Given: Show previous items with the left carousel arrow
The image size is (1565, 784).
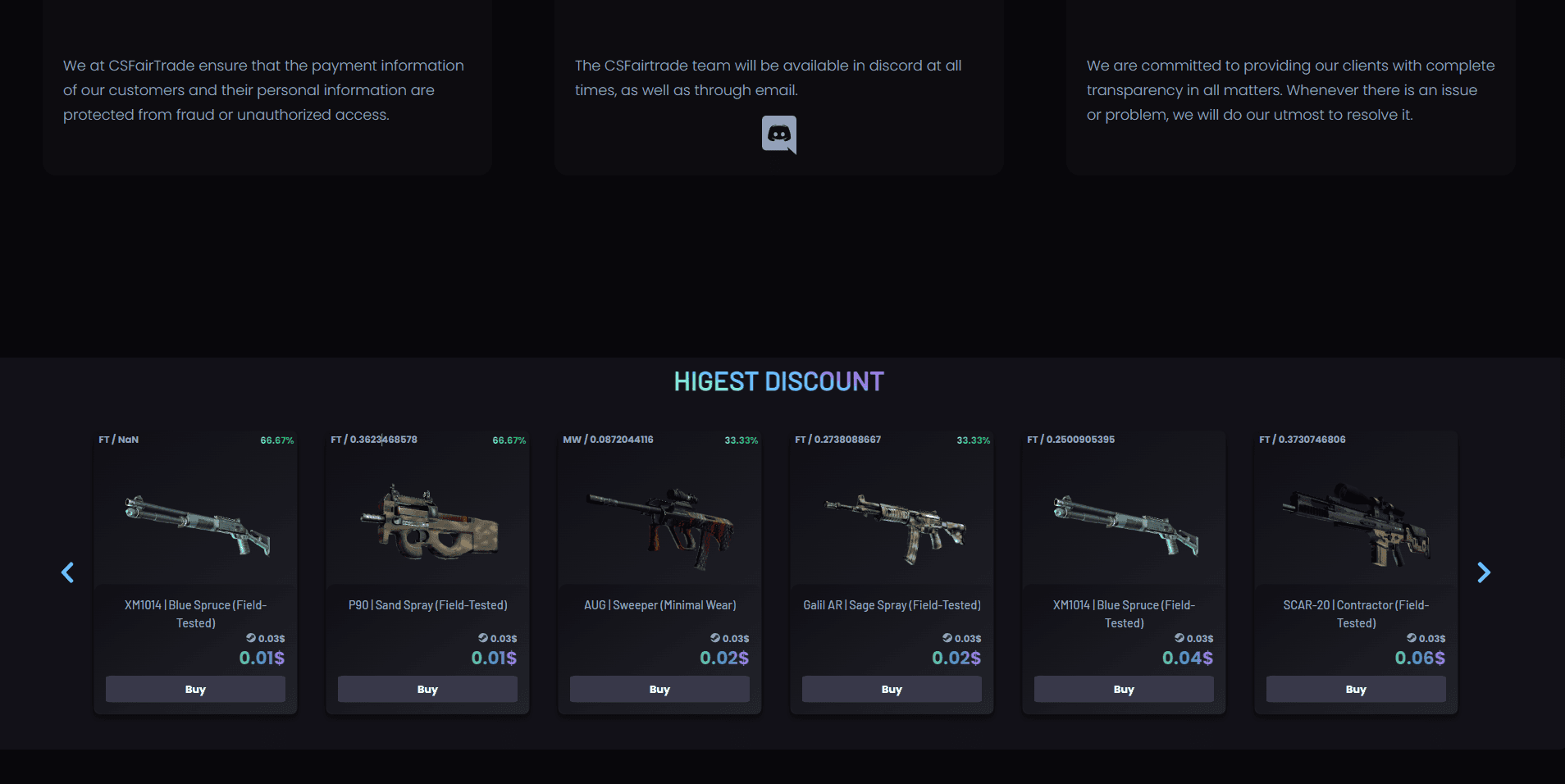Looking at the screenshot, I should tap(68, 572).
